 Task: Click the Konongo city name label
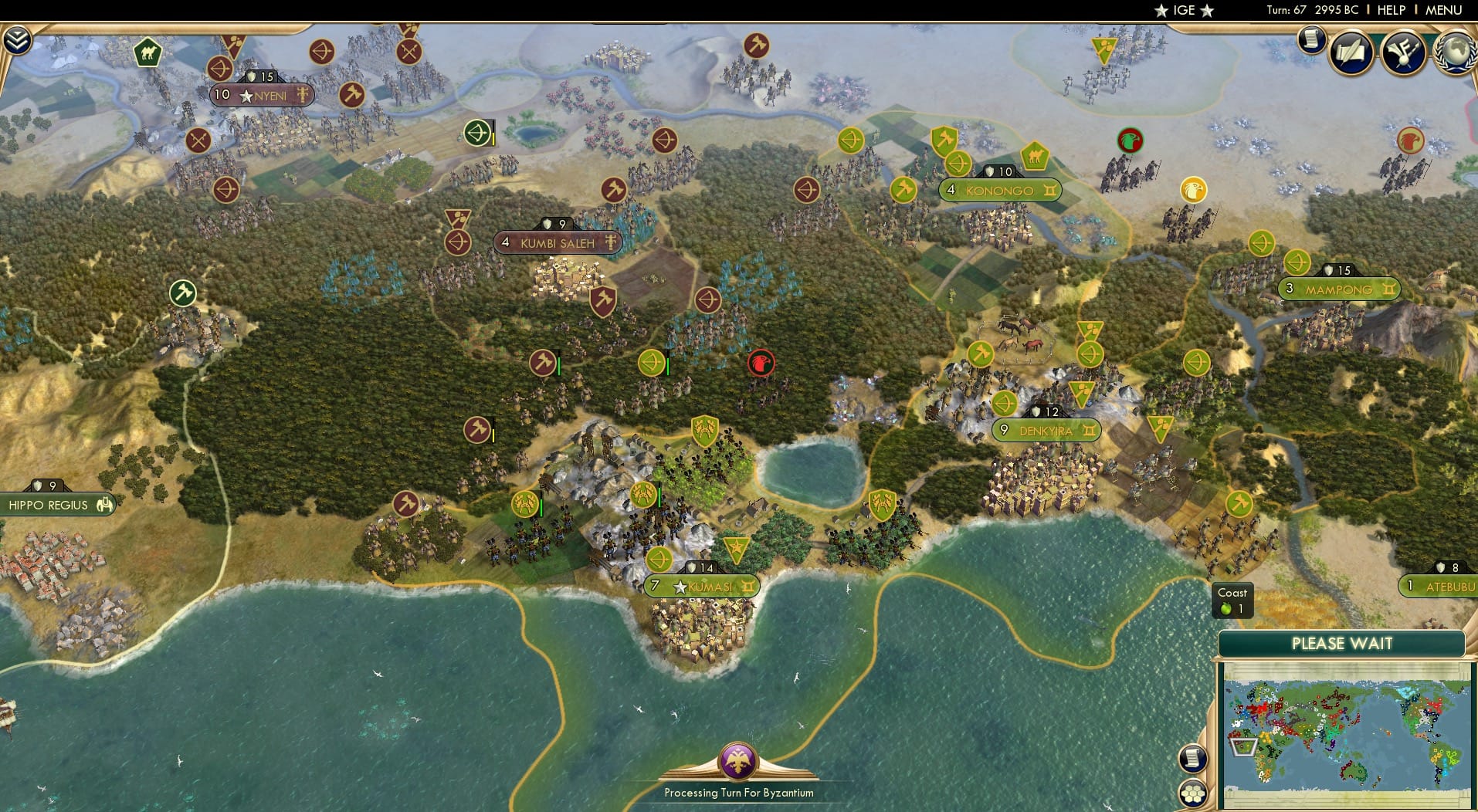(x=1000, y=190)
